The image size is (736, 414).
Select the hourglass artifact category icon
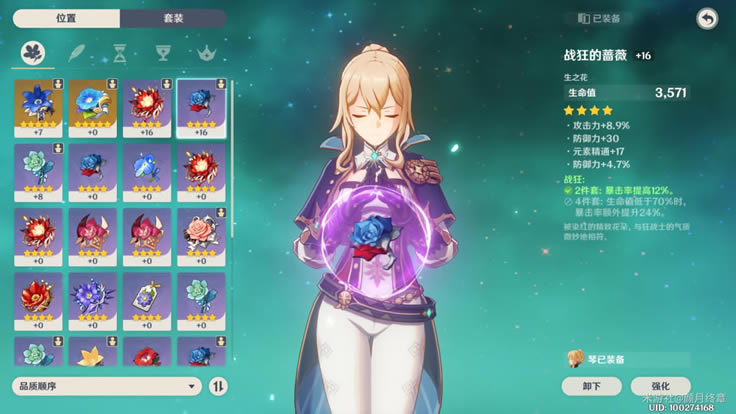[120, 52]
